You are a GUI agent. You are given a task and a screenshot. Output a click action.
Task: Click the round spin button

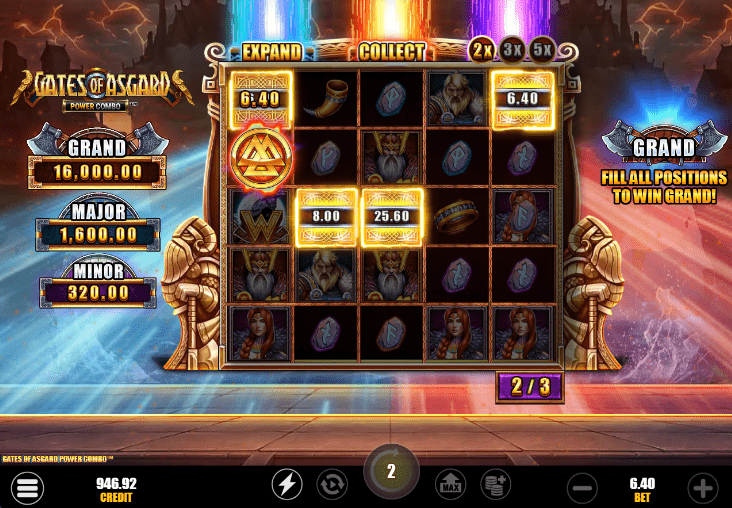coord(391,472)
